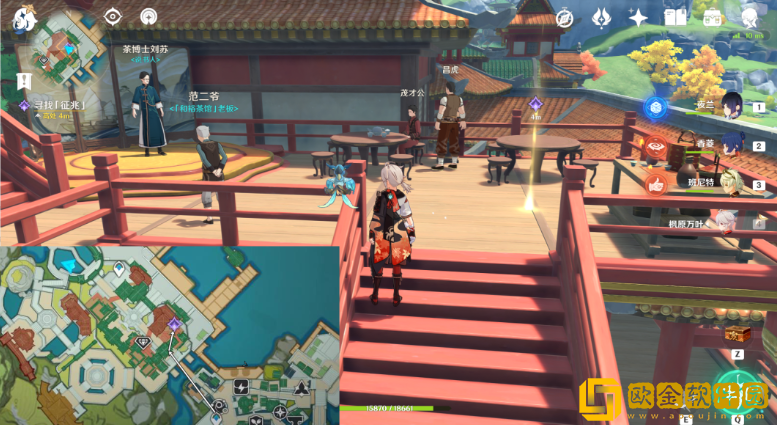Open the wish star icon
Viewport: 777px width, 425px height.
(x=639, y=17)
